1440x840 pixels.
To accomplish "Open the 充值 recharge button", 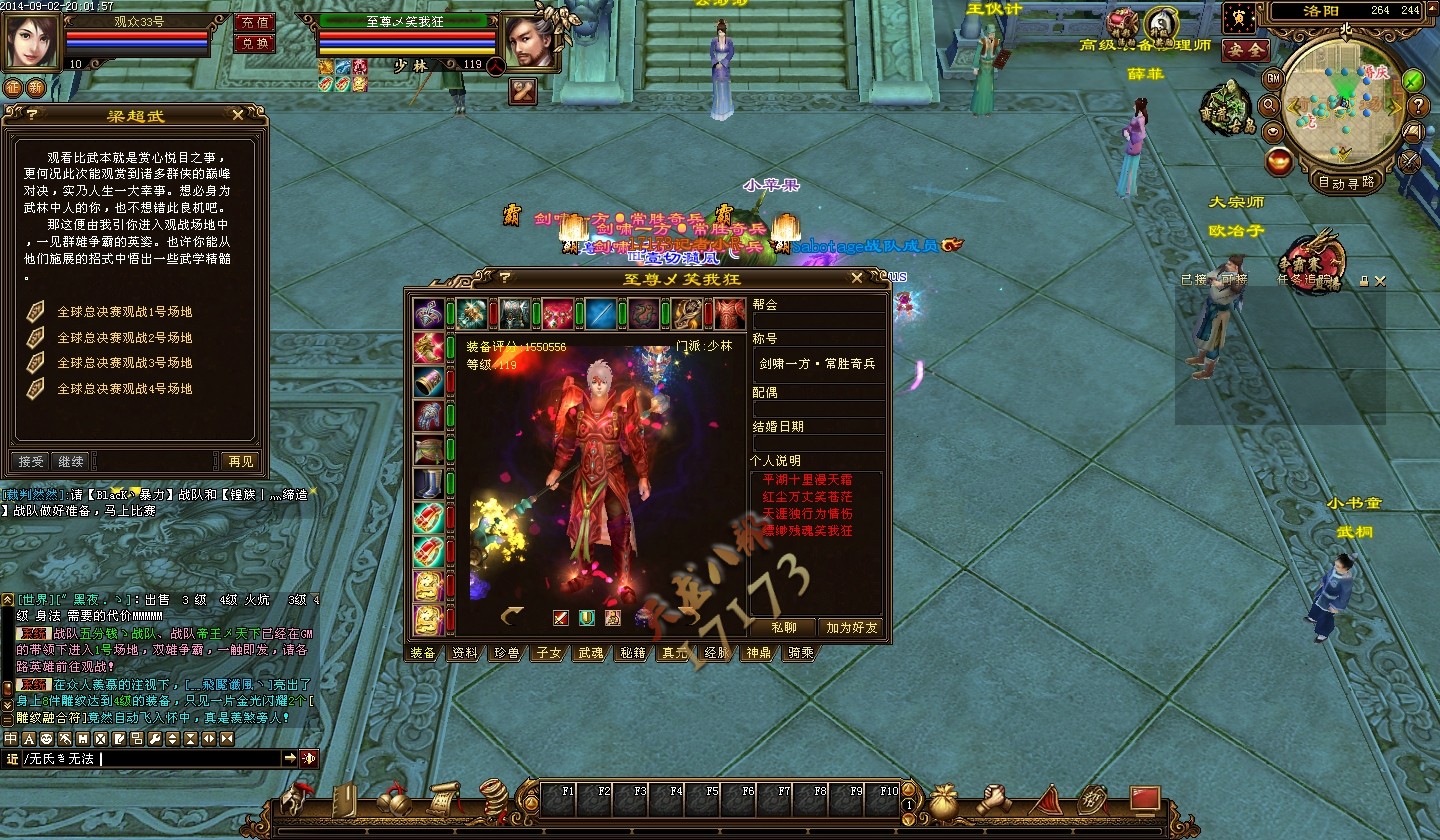I will [x=254, y=22].
